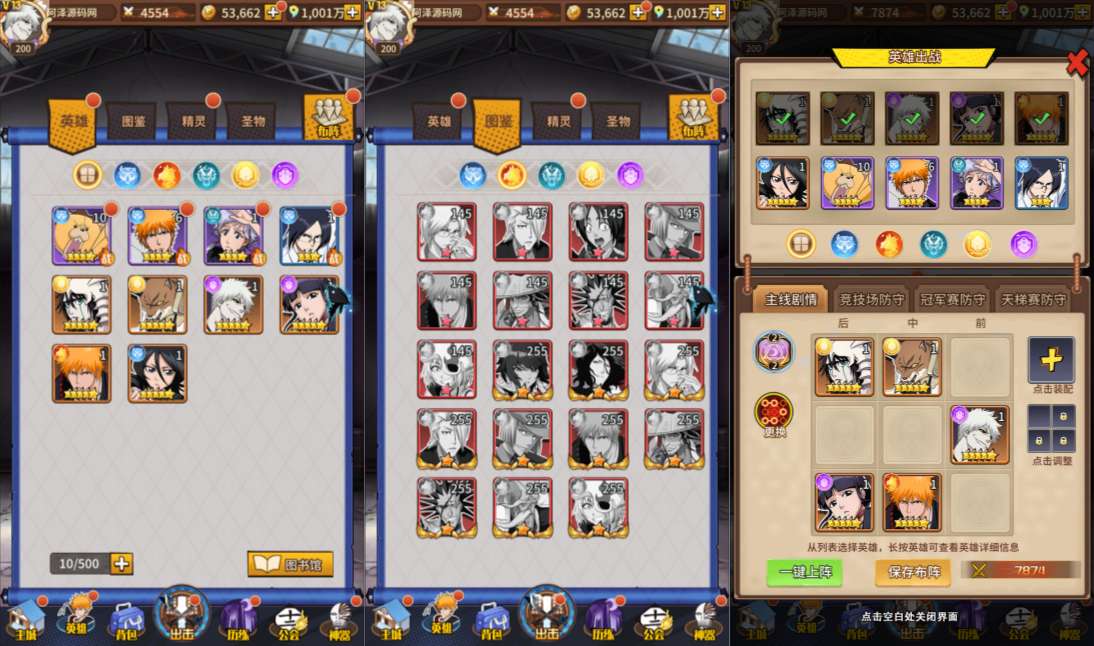This screenshot has height=646, width=1094.
Task: Open the 图书馆 library
Action: click(x=290, y=563)
